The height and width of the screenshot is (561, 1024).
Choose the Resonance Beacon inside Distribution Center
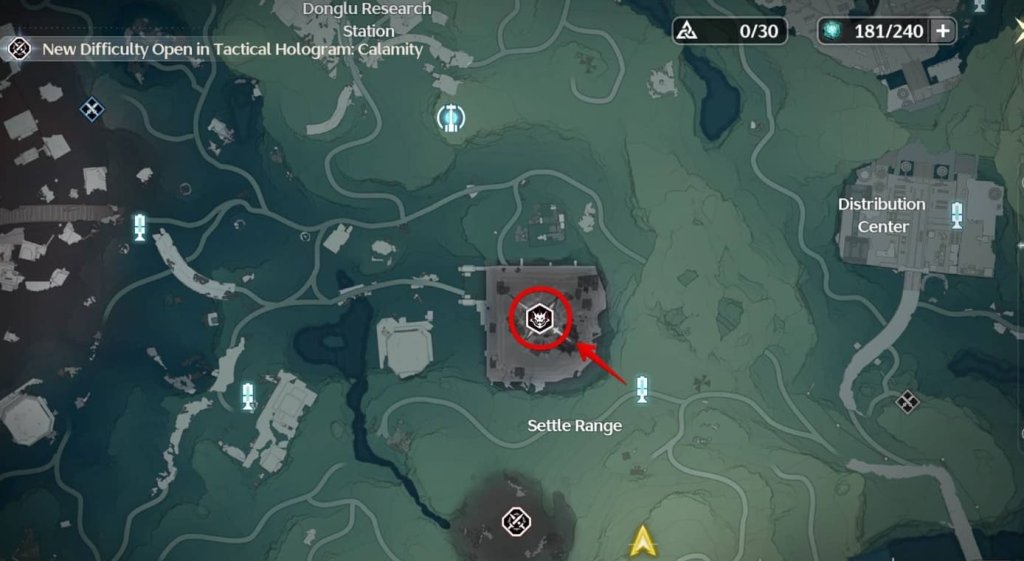[x=957, y=214]
